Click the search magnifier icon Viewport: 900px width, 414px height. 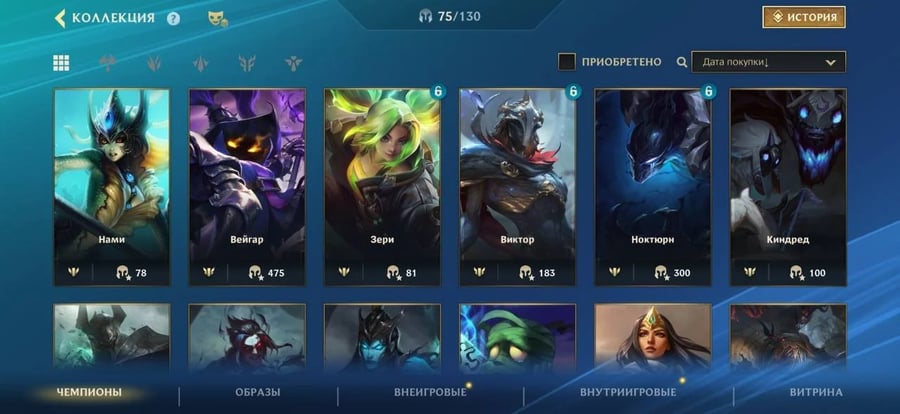tap(682, 62)
